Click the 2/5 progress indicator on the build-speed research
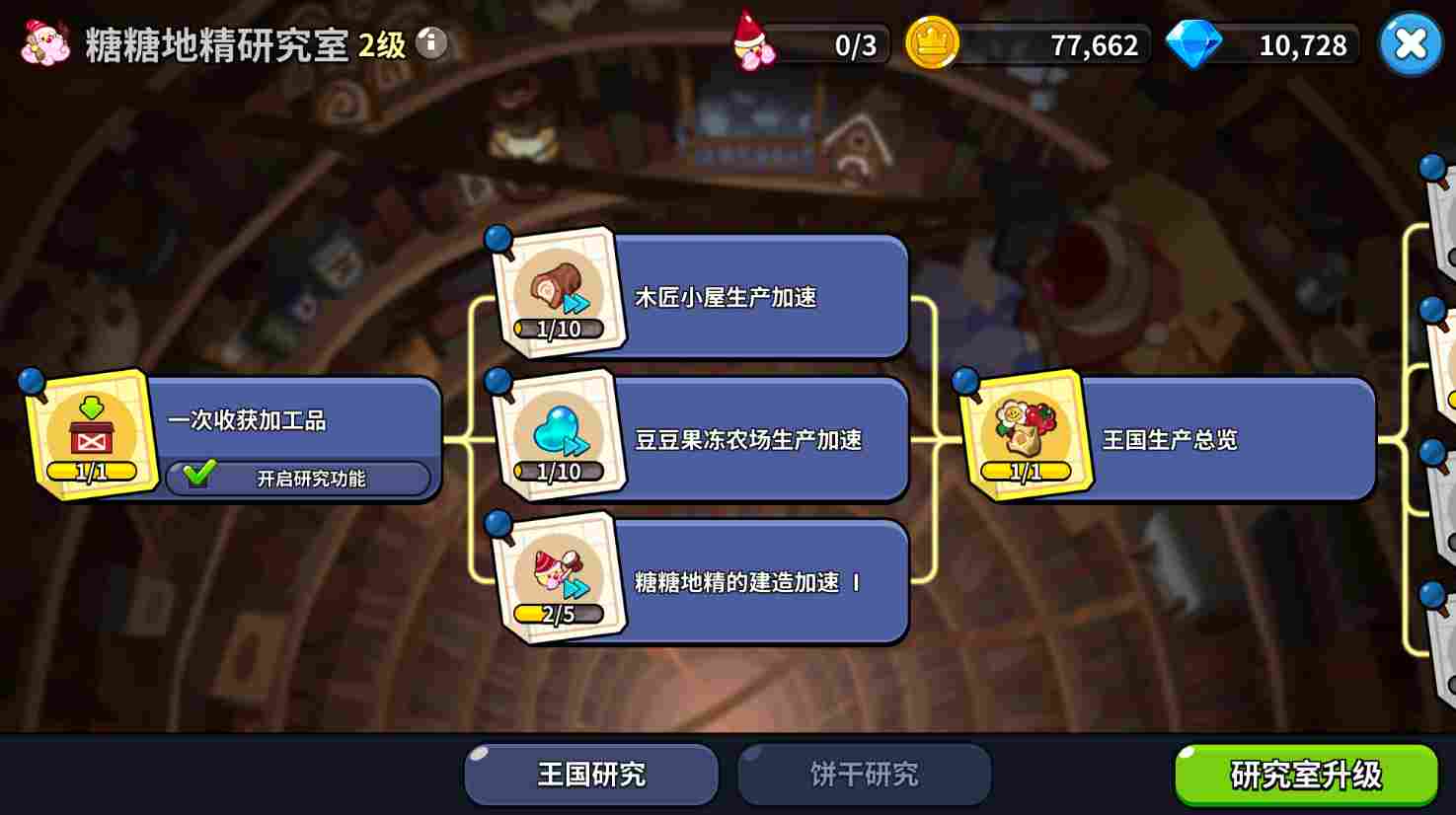Screen dimensions: 1456x815 558,613
